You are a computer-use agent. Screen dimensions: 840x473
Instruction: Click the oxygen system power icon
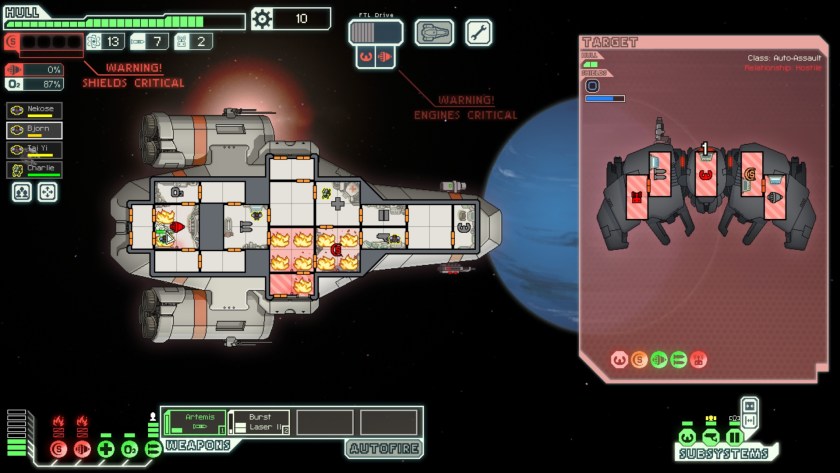point(130,450)
